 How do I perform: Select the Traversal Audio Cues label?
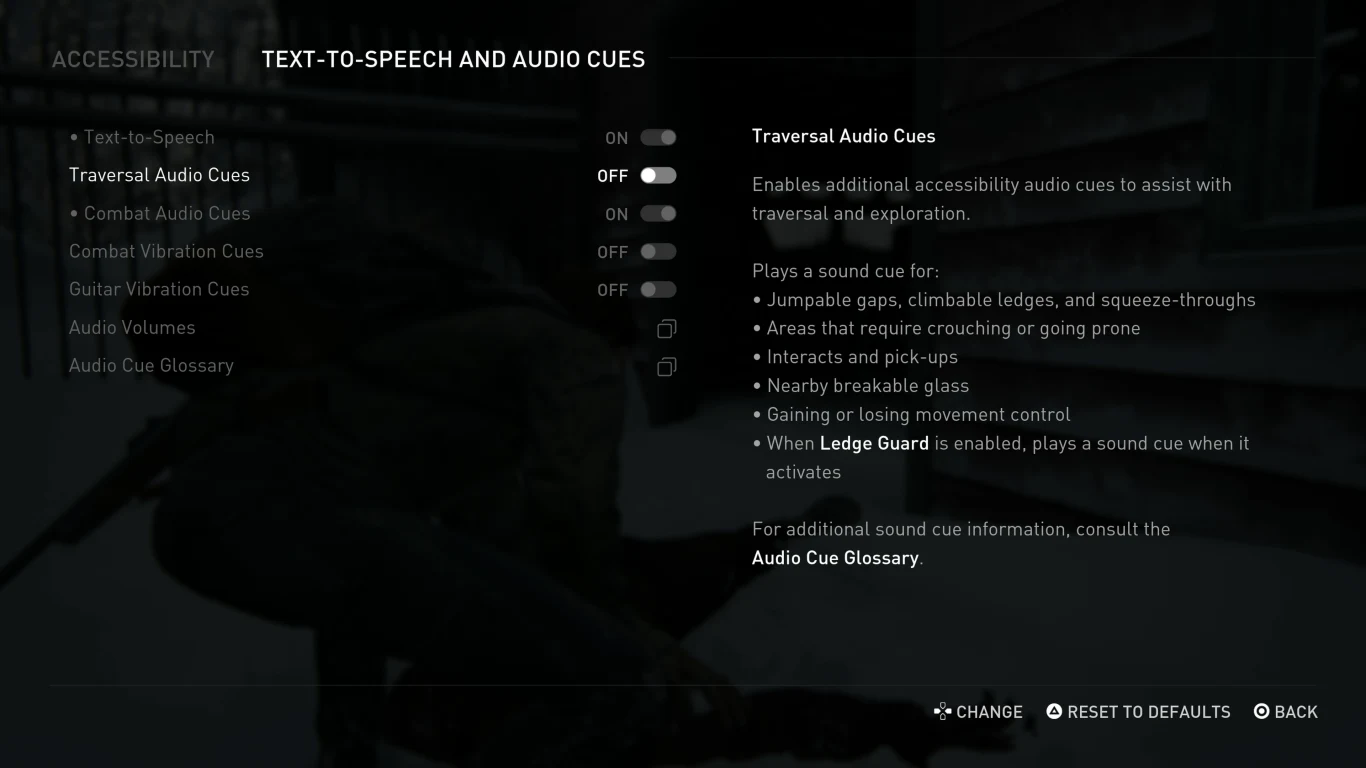click(159, 175)
